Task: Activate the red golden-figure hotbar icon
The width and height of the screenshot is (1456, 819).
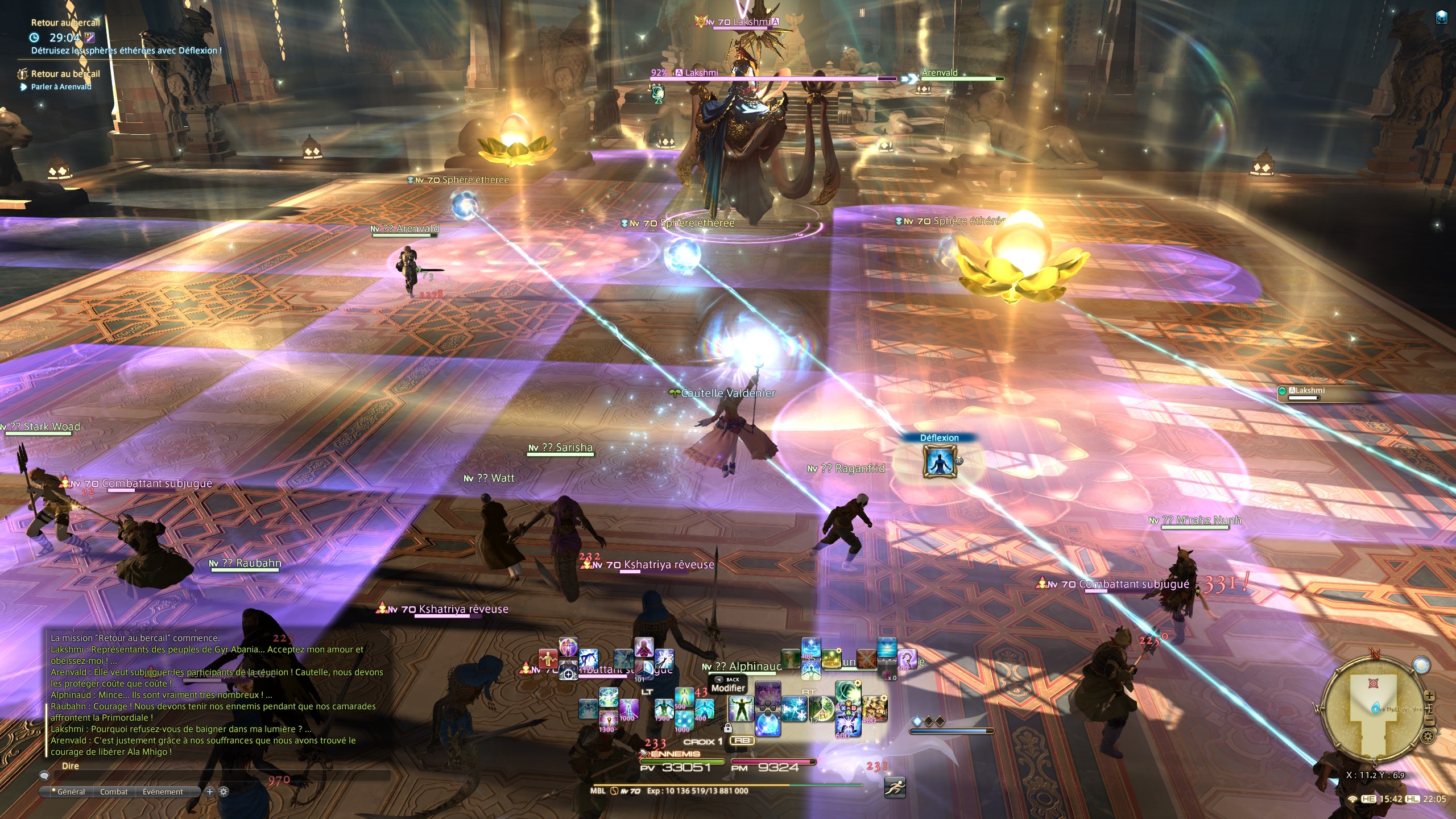Action: click(x=548, y=658)
